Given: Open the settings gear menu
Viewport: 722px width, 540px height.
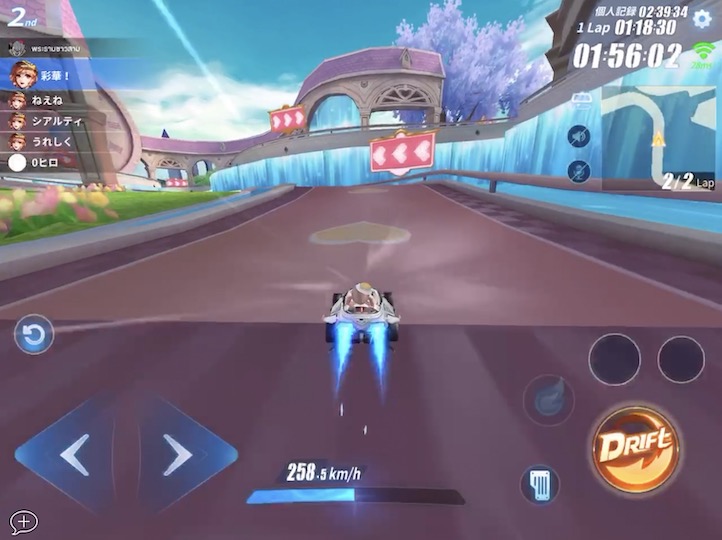Looking at the screenshot, I should [x=702, y=19].
